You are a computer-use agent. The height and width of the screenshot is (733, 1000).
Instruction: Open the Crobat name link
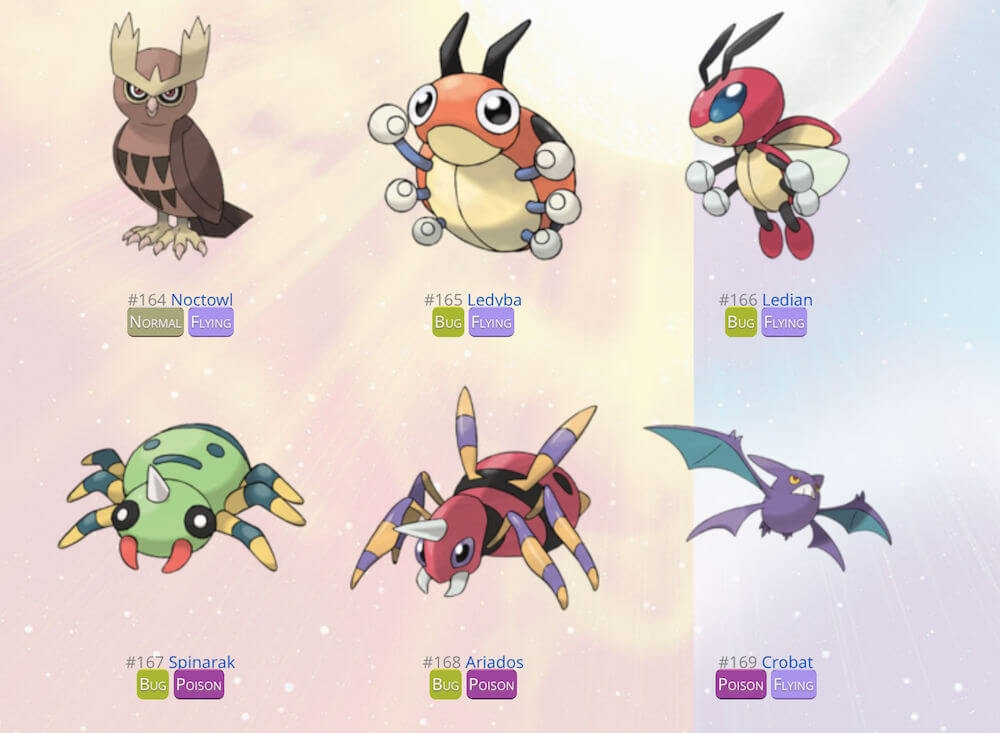787,662
